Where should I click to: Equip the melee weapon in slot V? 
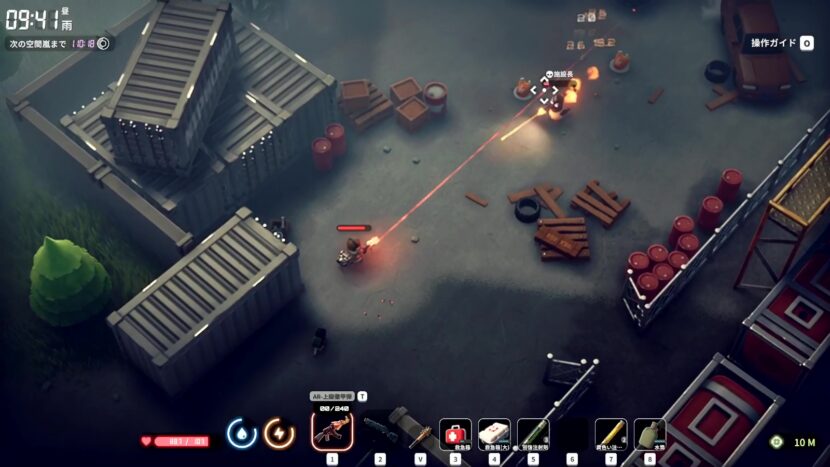click(420, 432)
